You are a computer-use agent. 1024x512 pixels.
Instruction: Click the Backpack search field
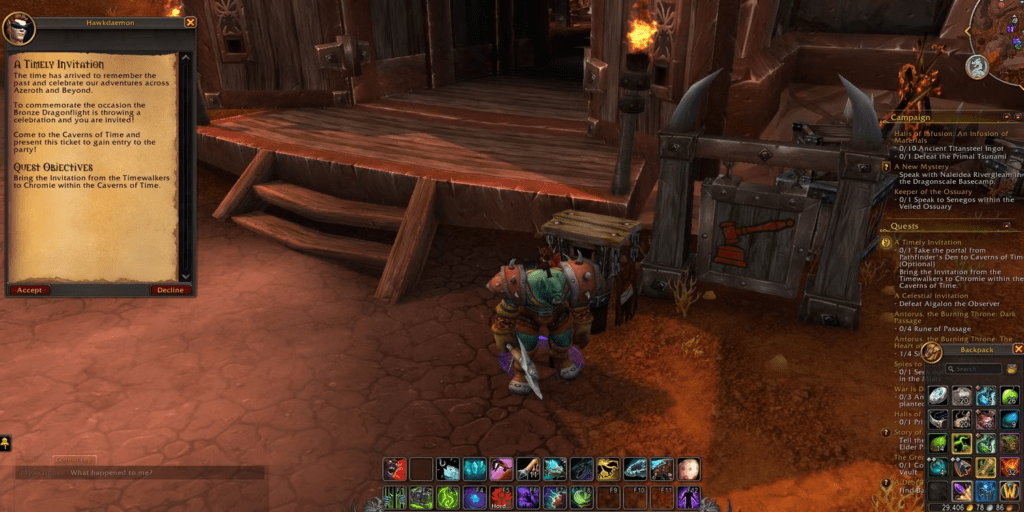coord(973,369)
